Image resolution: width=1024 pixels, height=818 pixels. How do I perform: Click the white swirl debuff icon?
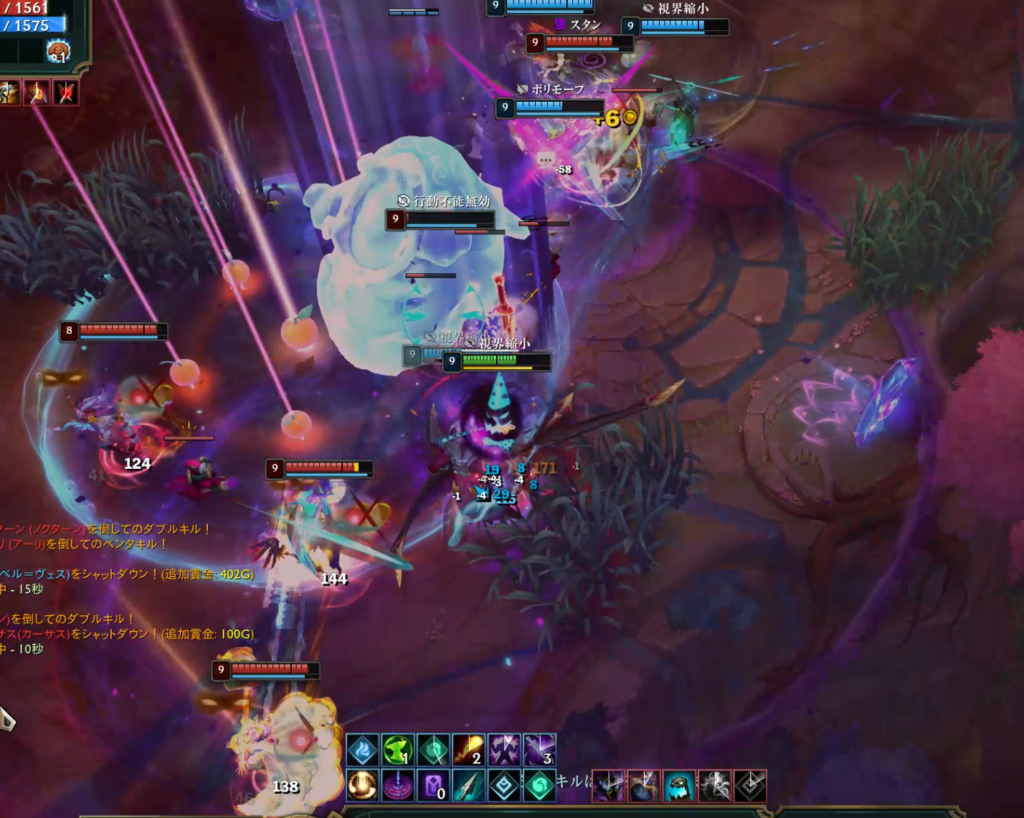(x=715, y=786)
